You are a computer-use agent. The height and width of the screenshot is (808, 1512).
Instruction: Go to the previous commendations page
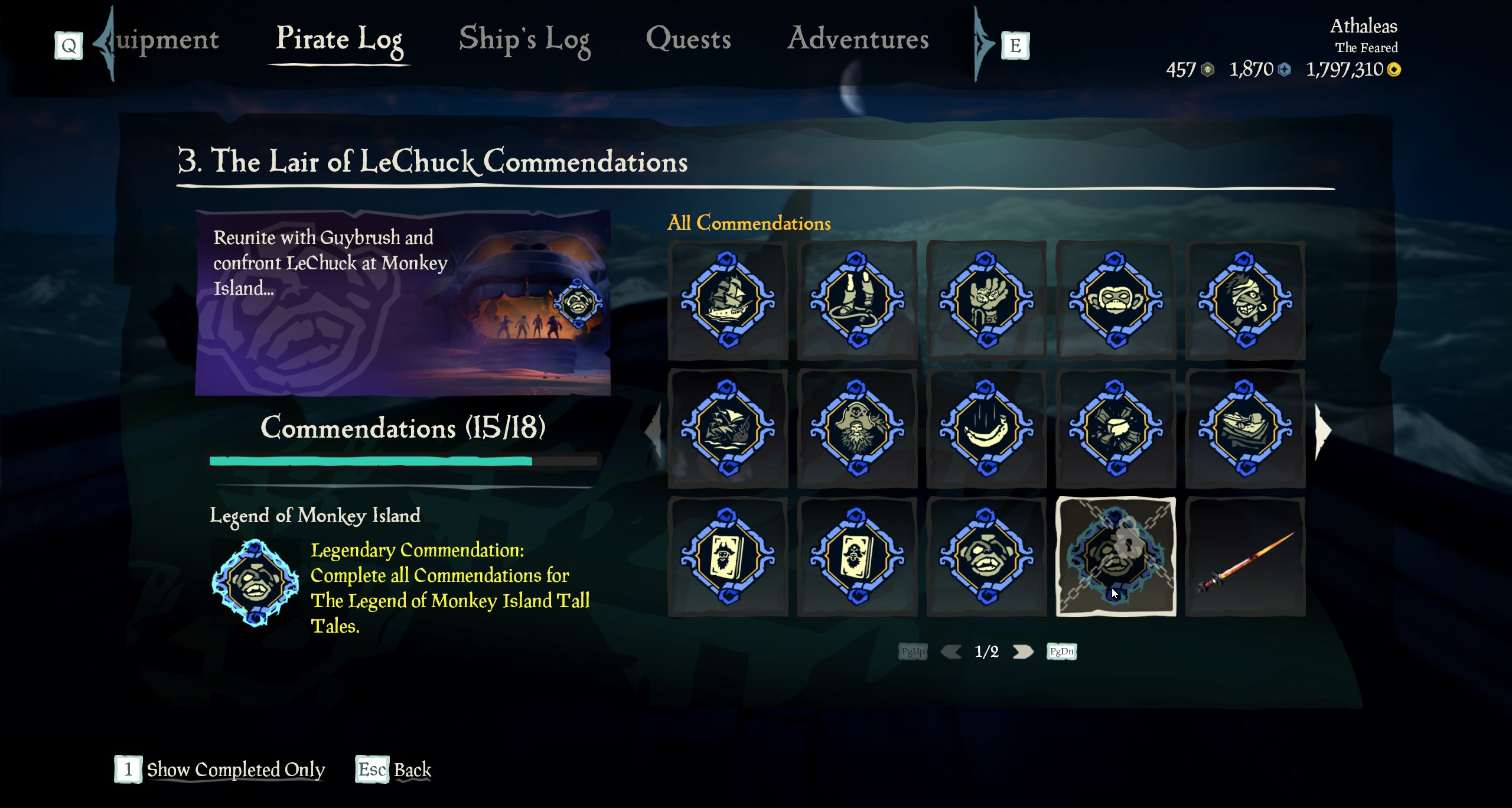point(951,651)
